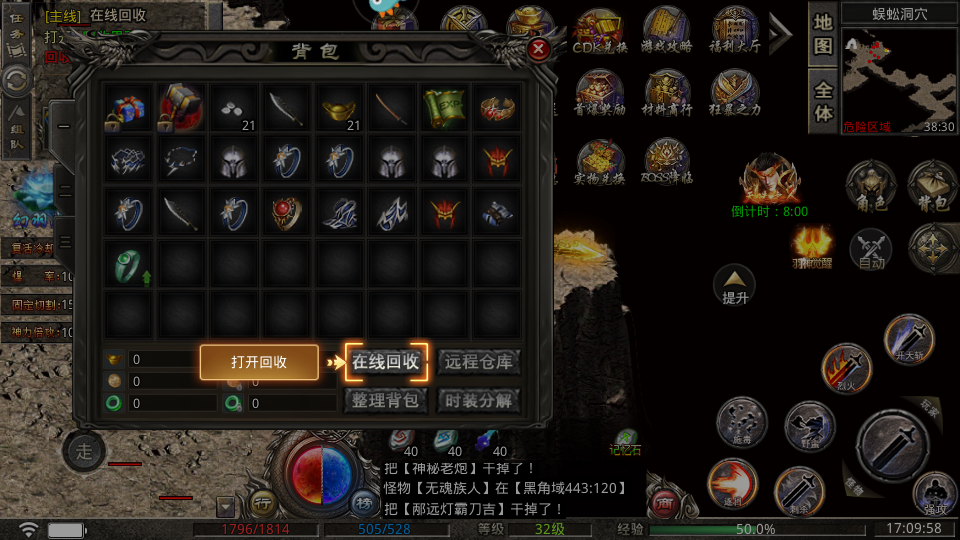The height and width of the screenshot is (540, 960).
Task: Close the backpack window
Action: pos(539,49)
